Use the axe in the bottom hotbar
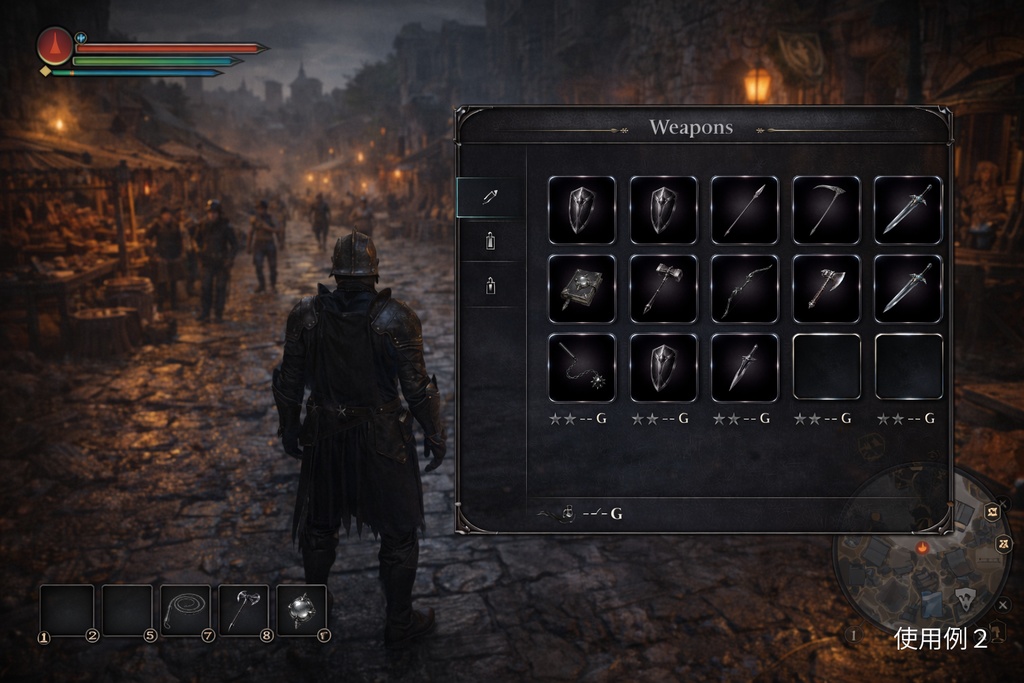This screenshot has height=683, width=1024. click(x=243, y=610)
